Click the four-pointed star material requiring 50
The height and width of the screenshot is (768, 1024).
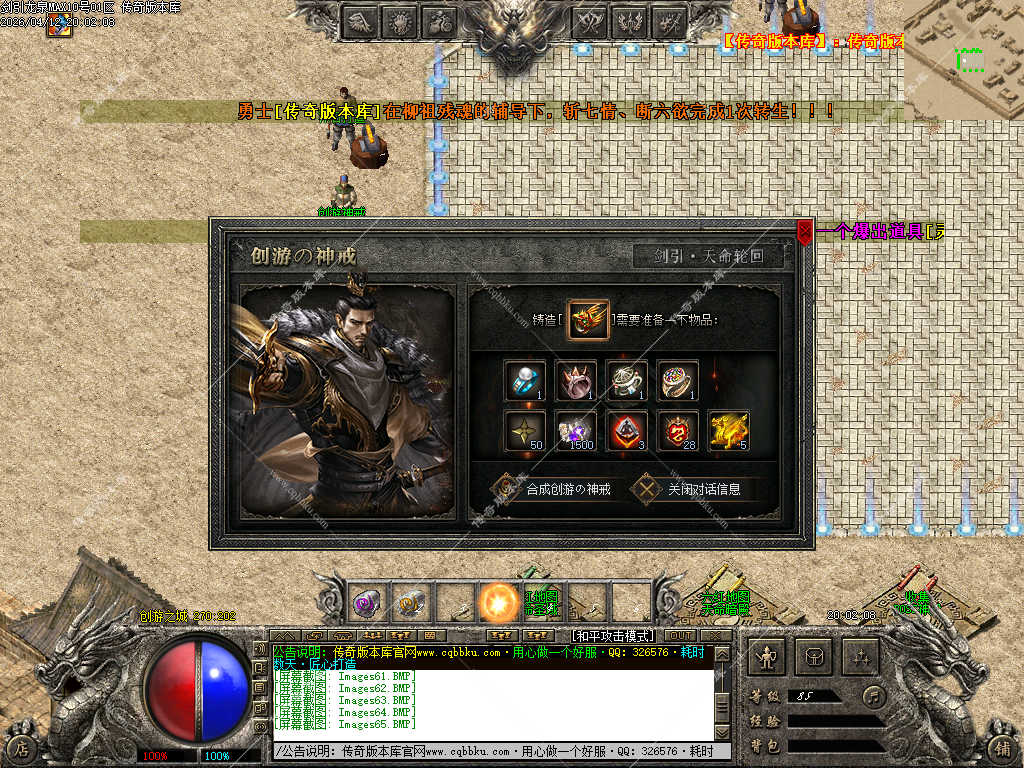coord(525,431)
